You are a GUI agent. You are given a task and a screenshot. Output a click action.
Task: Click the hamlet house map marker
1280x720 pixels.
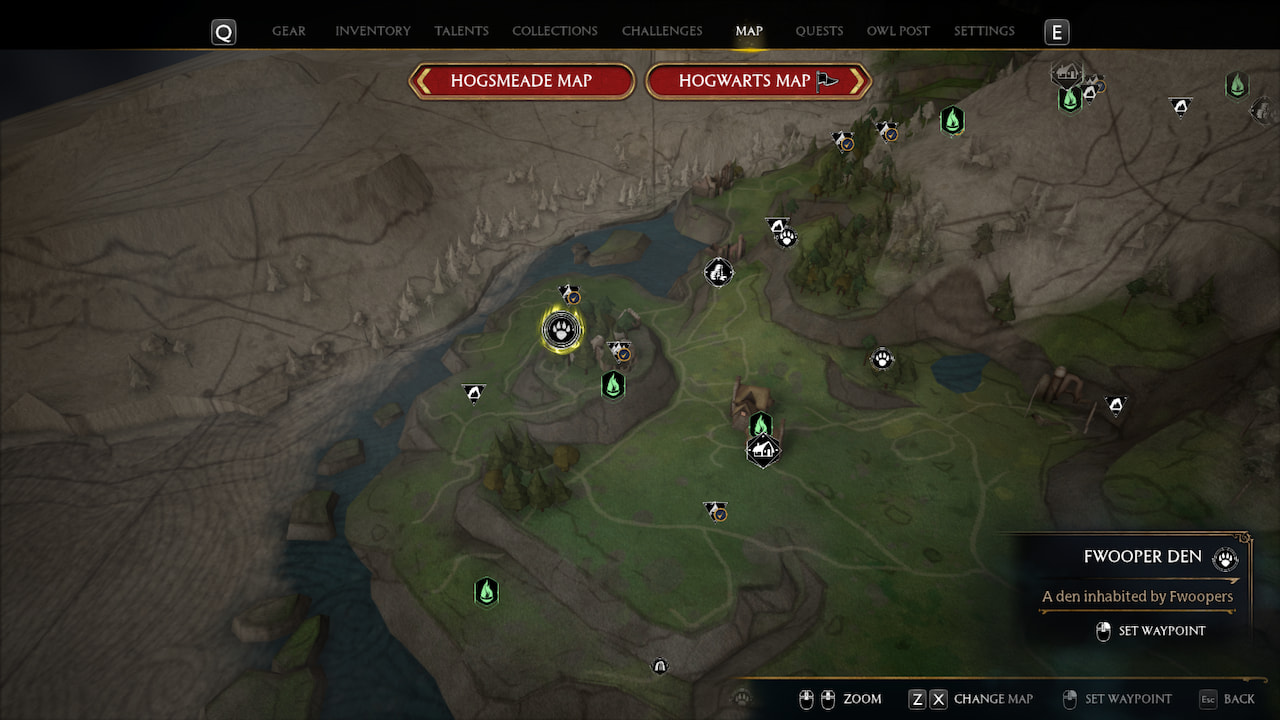click(x=763, y=451)
